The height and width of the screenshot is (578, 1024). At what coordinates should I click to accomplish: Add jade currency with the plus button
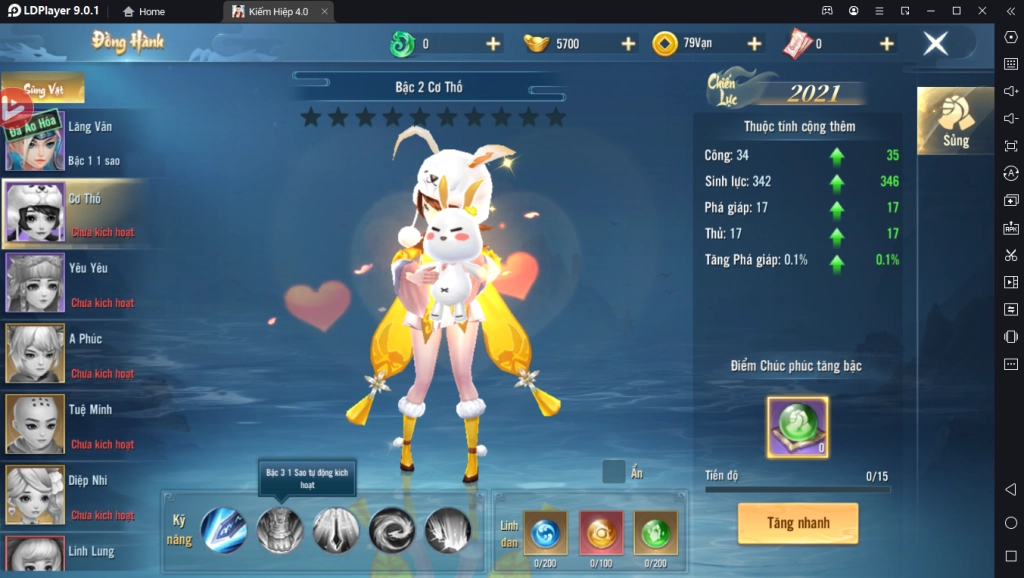point(492,44)
